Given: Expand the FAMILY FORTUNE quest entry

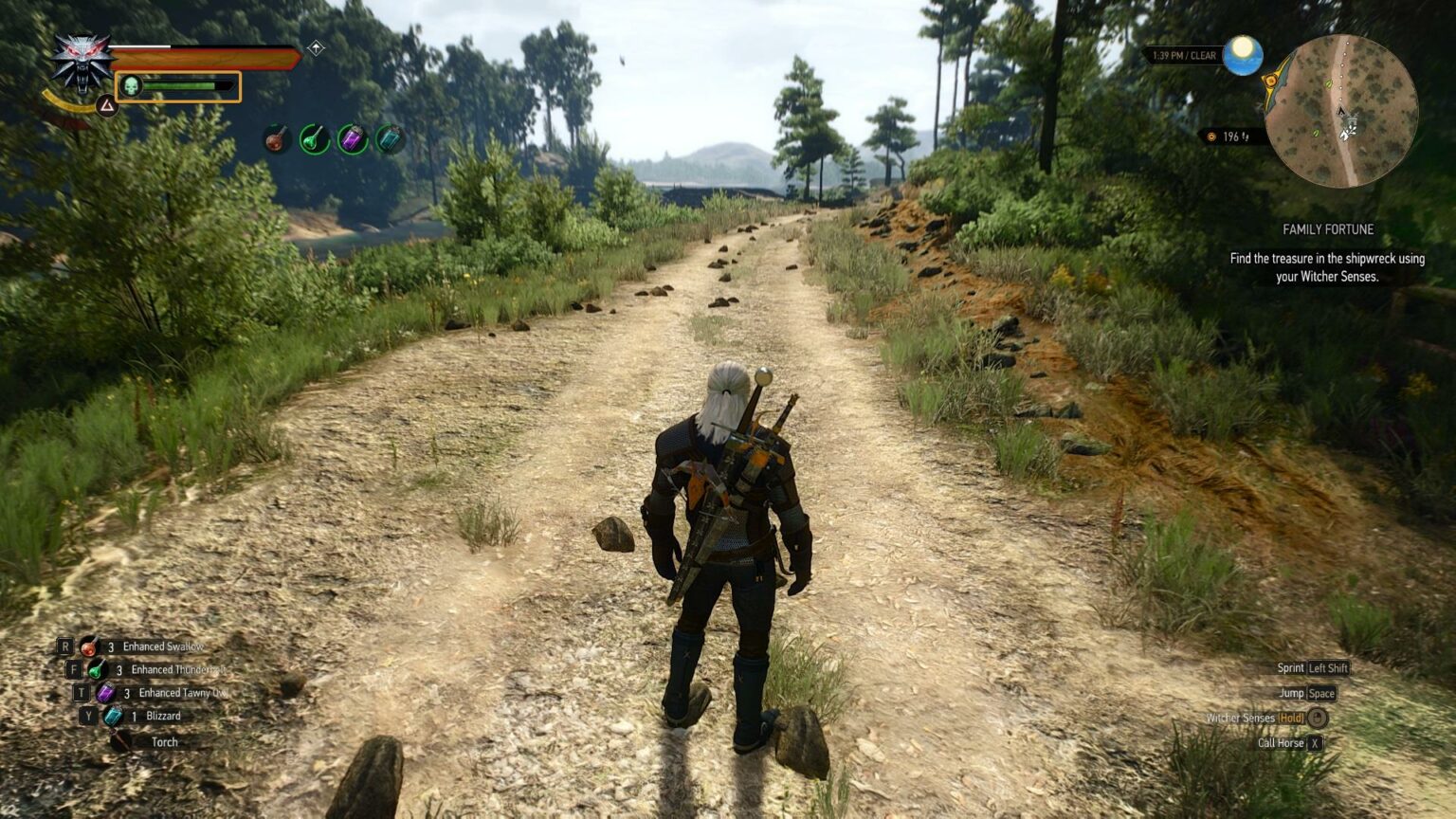Looking at the screenshot, I should [x=1327, y=228].
